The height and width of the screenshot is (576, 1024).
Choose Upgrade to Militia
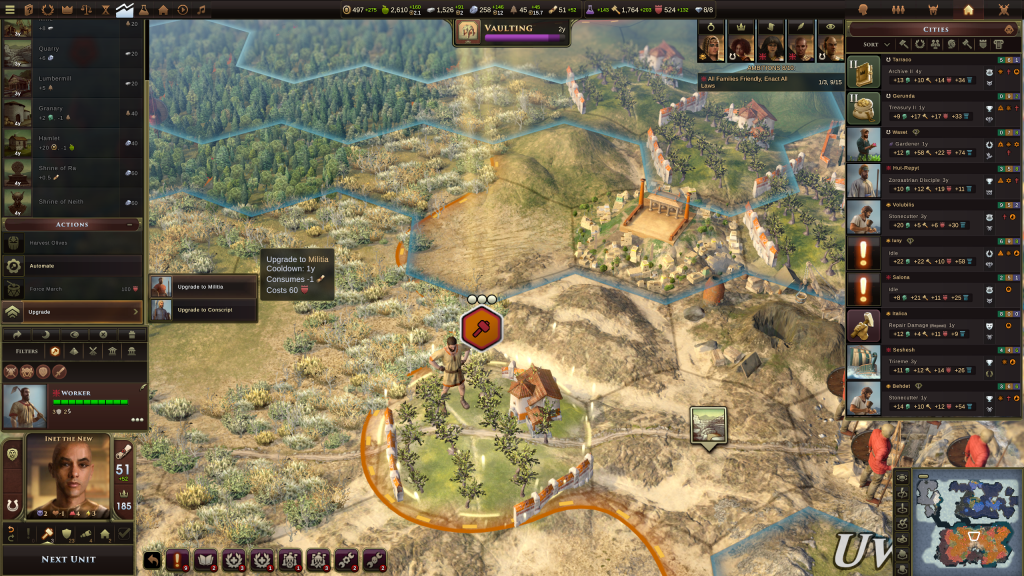[x=204, y=287]
